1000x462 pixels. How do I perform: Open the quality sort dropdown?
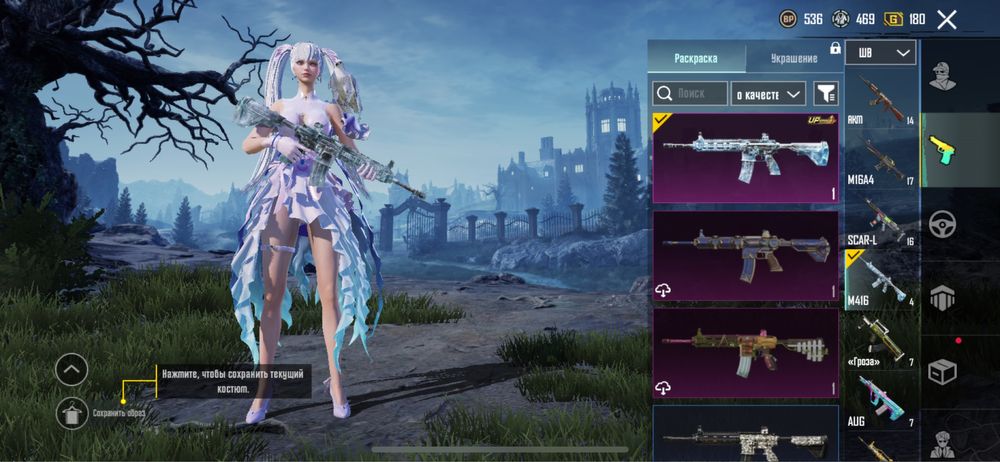pos(768,93)
